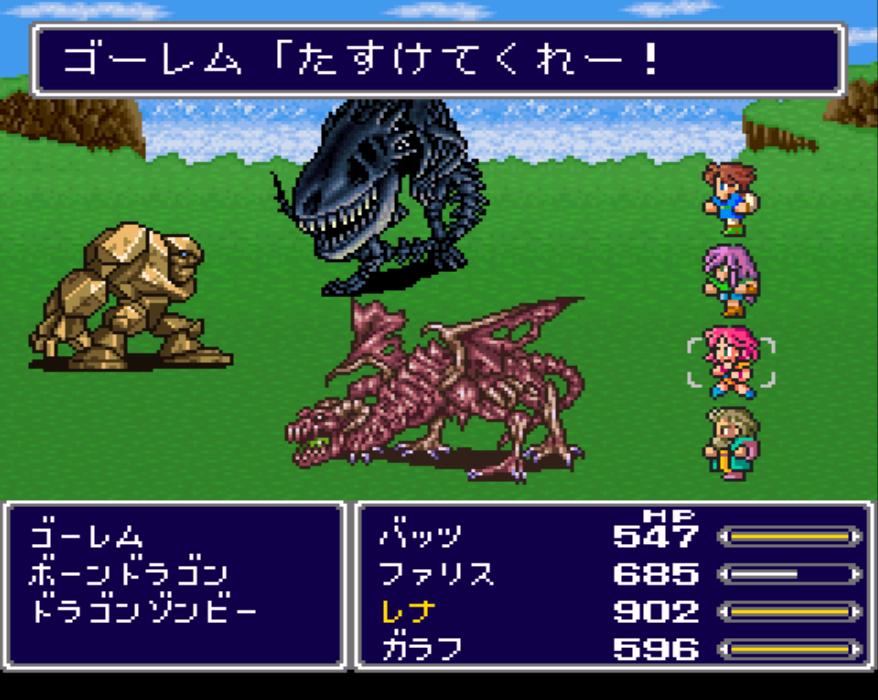Click the highlighted レナ party entry
This screenshot has height=700, width=878.
coord(408,611)
